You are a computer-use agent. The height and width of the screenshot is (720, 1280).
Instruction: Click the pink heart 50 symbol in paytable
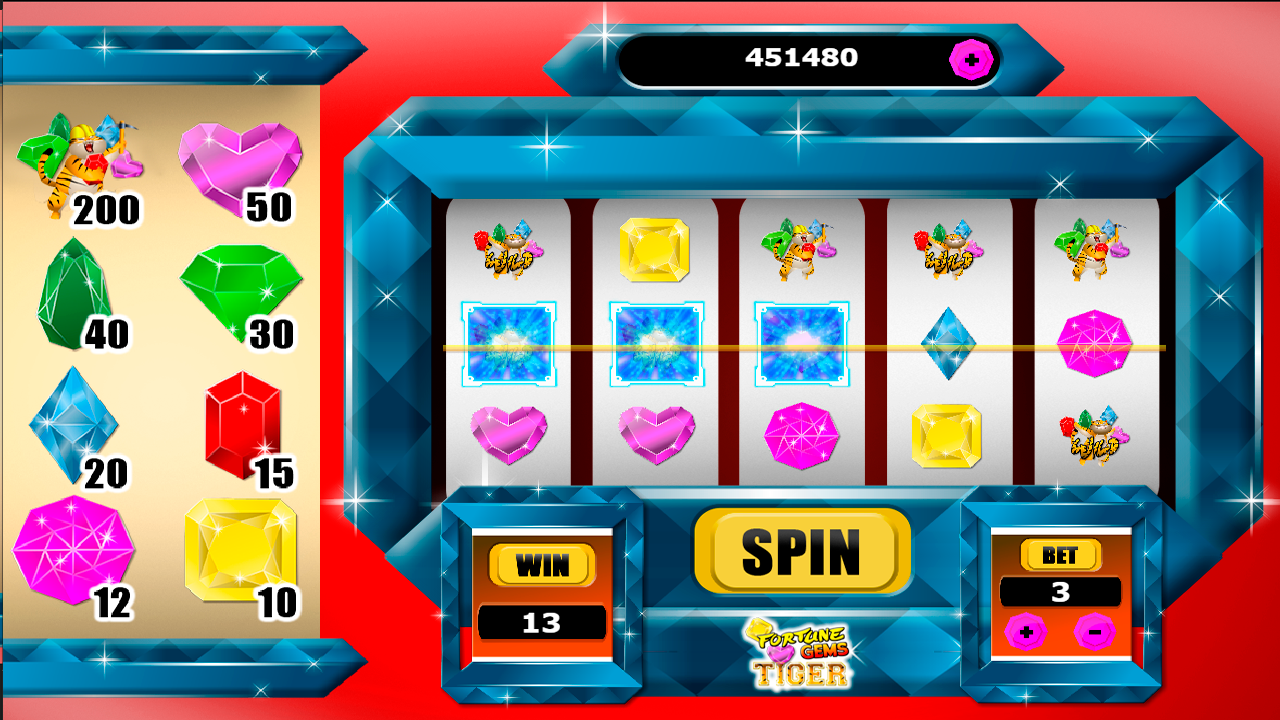pyautogui.click(x=240, y=160)
